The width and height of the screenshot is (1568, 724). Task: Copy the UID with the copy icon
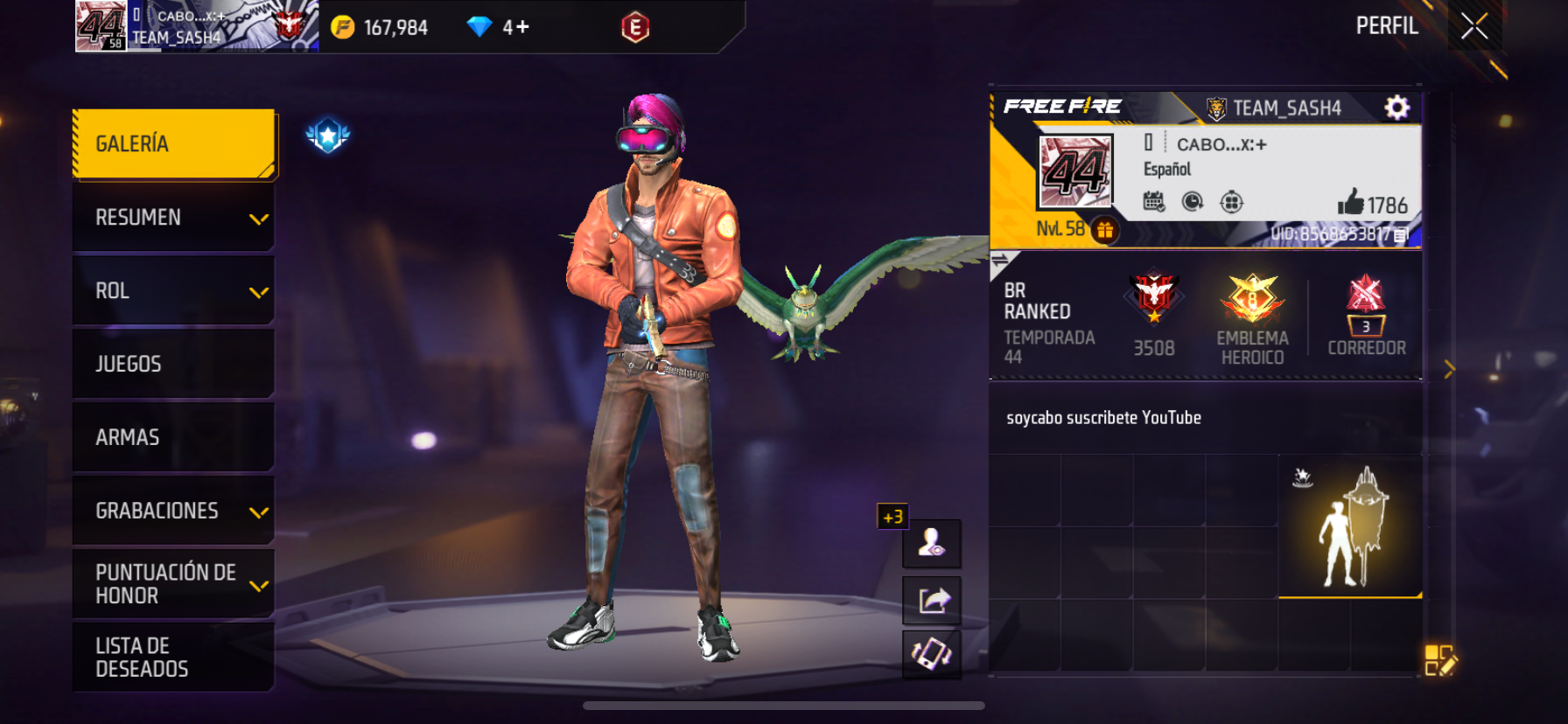[1401, 234]
